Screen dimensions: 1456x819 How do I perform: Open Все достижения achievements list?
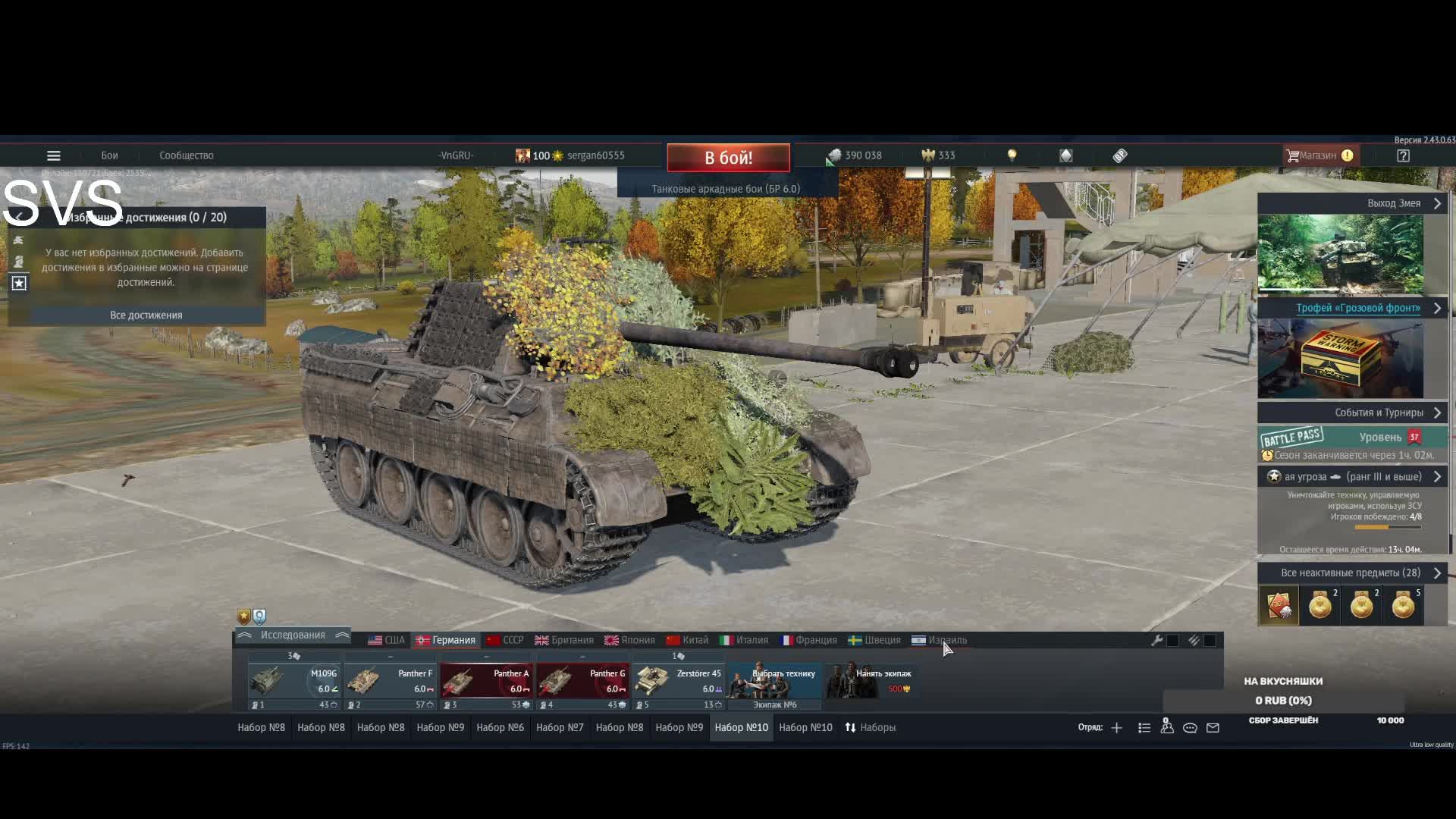point(146,315)
